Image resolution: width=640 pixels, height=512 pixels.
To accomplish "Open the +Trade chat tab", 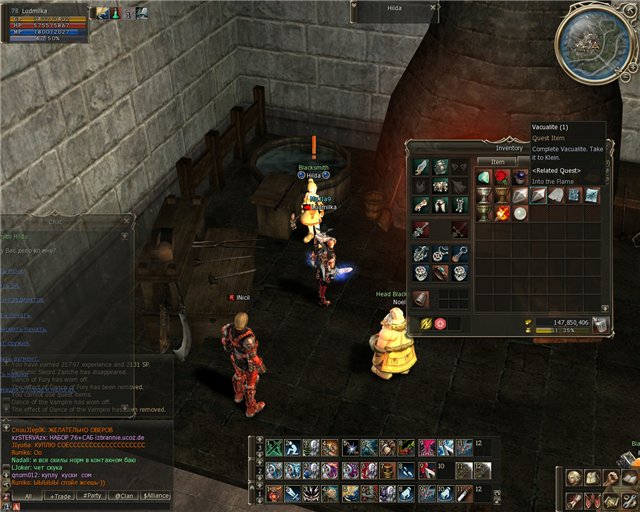I will pos(61,495).
